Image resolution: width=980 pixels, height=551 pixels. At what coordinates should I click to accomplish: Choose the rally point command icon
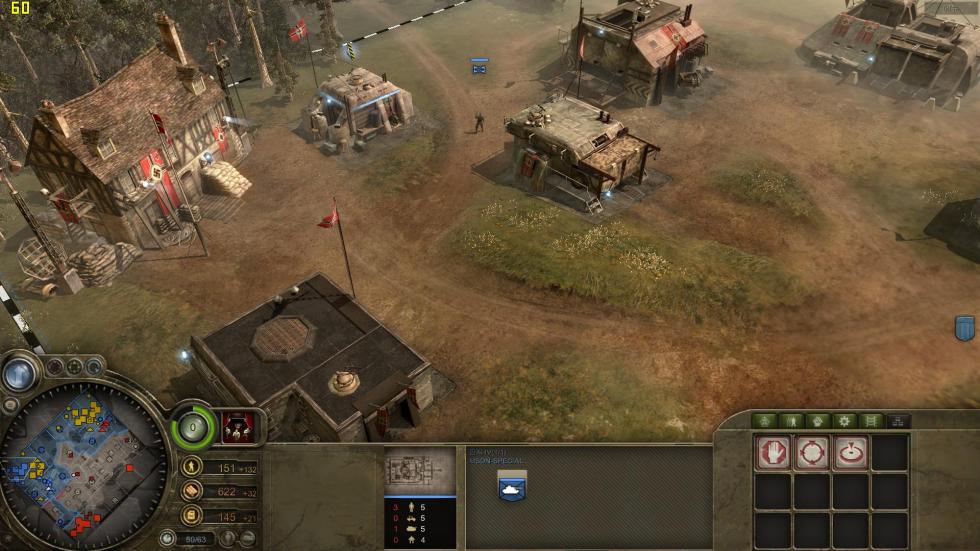click(850, 453)
